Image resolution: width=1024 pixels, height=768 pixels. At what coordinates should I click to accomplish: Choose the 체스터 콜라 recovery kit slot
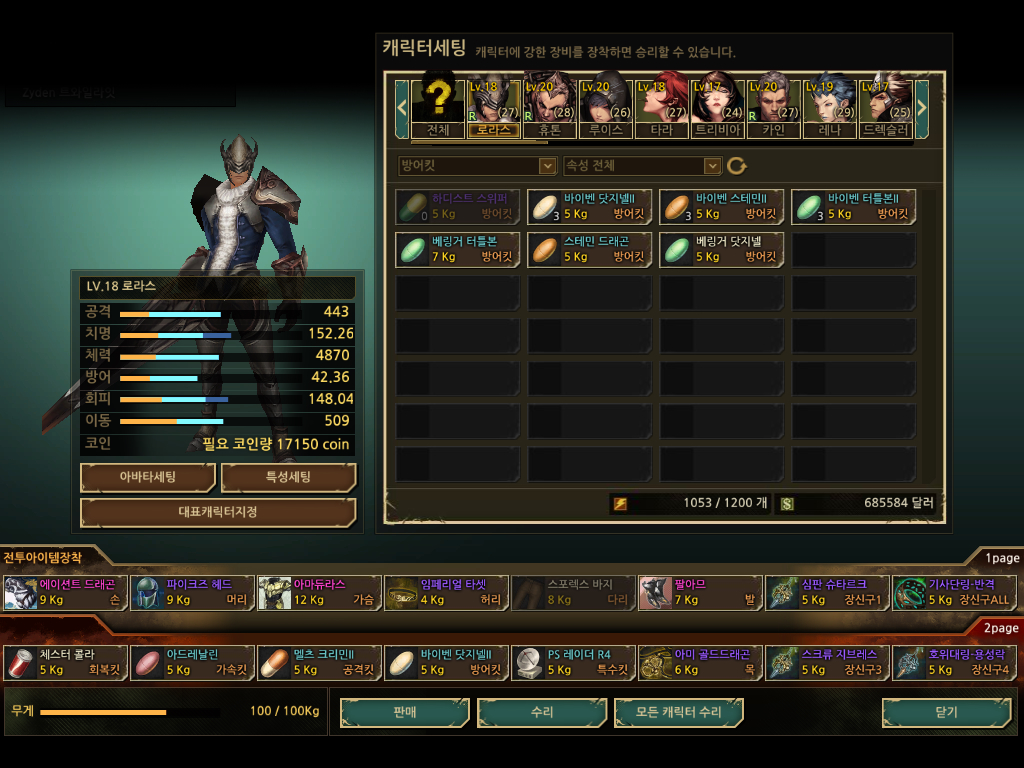[65, 662]
